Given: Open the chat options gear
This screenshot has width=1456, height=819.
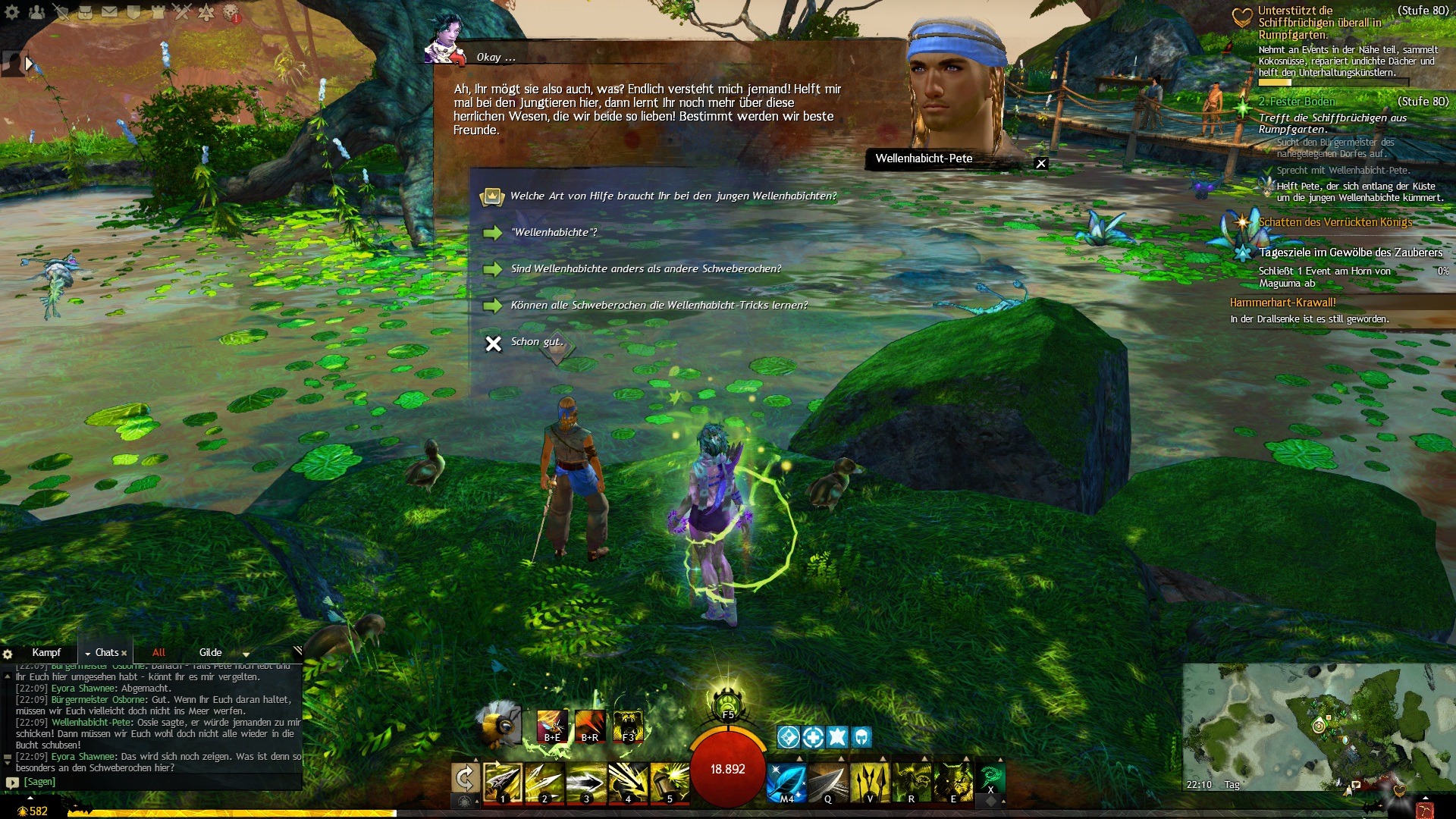Looking at the screenshot, I should pos(8,654).
